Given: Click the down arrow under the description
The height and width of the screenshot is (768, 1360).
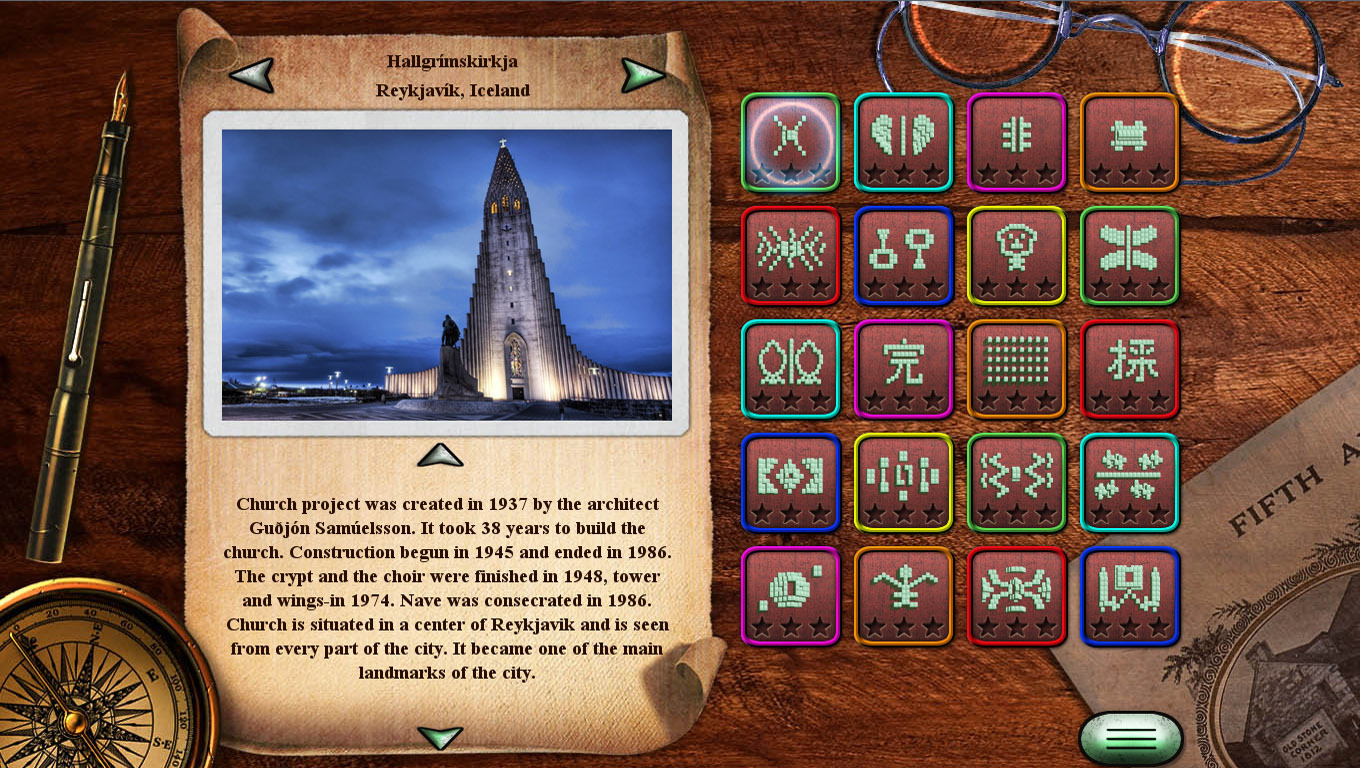Looking at the screenshot, I should tap(440, 738).
